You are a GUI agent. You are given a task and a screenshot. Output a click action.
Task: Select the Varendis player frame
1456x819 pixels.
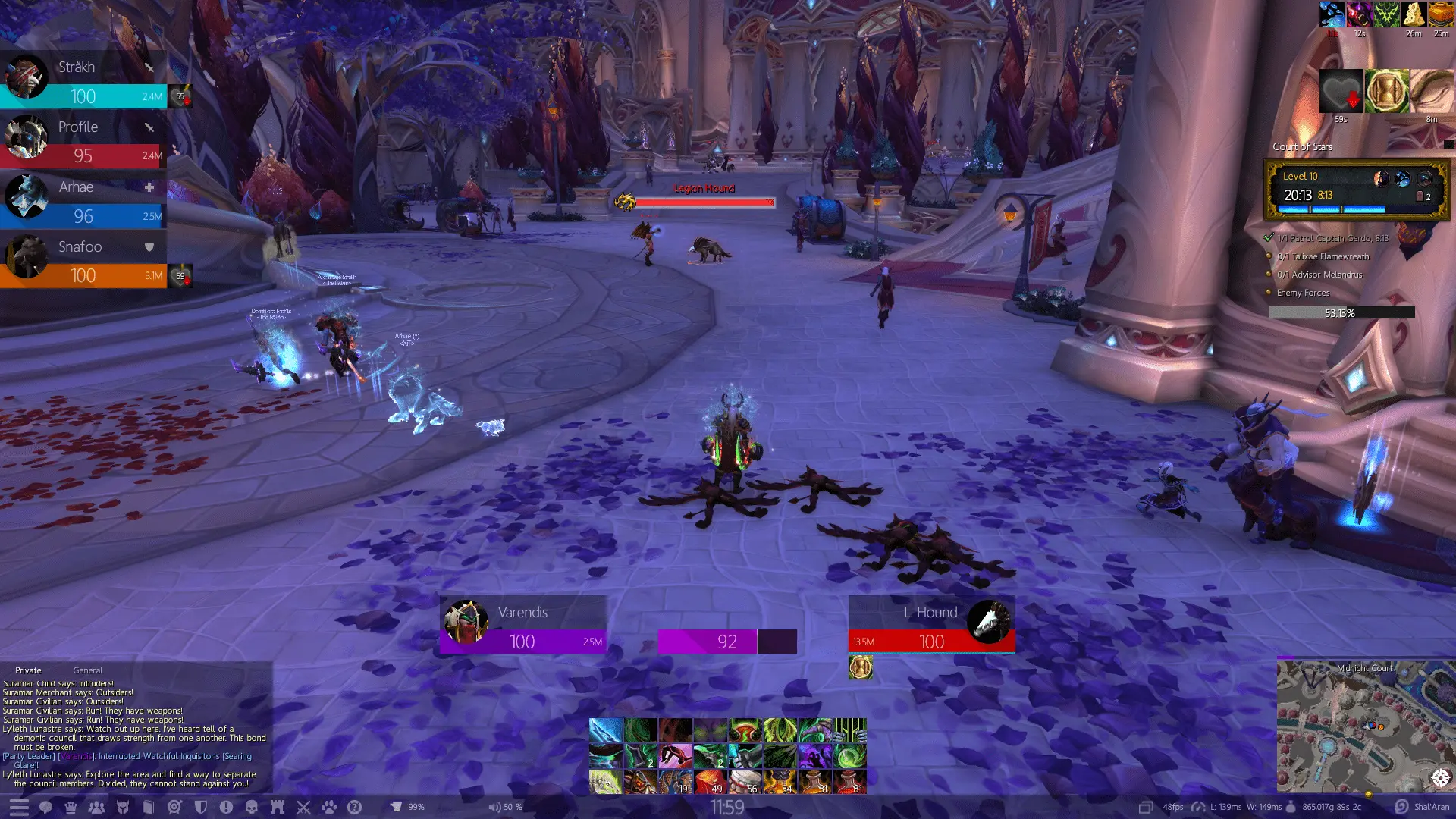(522, 626)
